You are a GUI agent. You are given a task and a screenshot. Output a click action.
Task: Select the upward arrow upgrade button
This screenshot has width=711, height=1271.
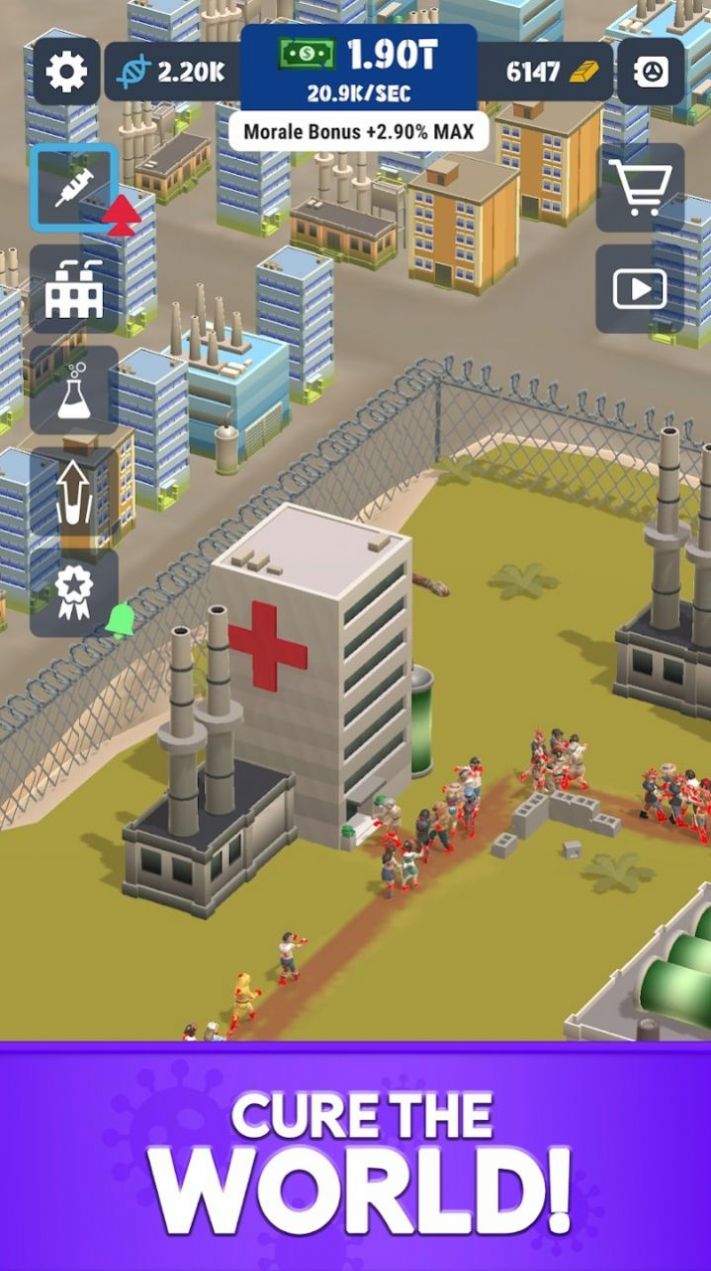point(74,492)
